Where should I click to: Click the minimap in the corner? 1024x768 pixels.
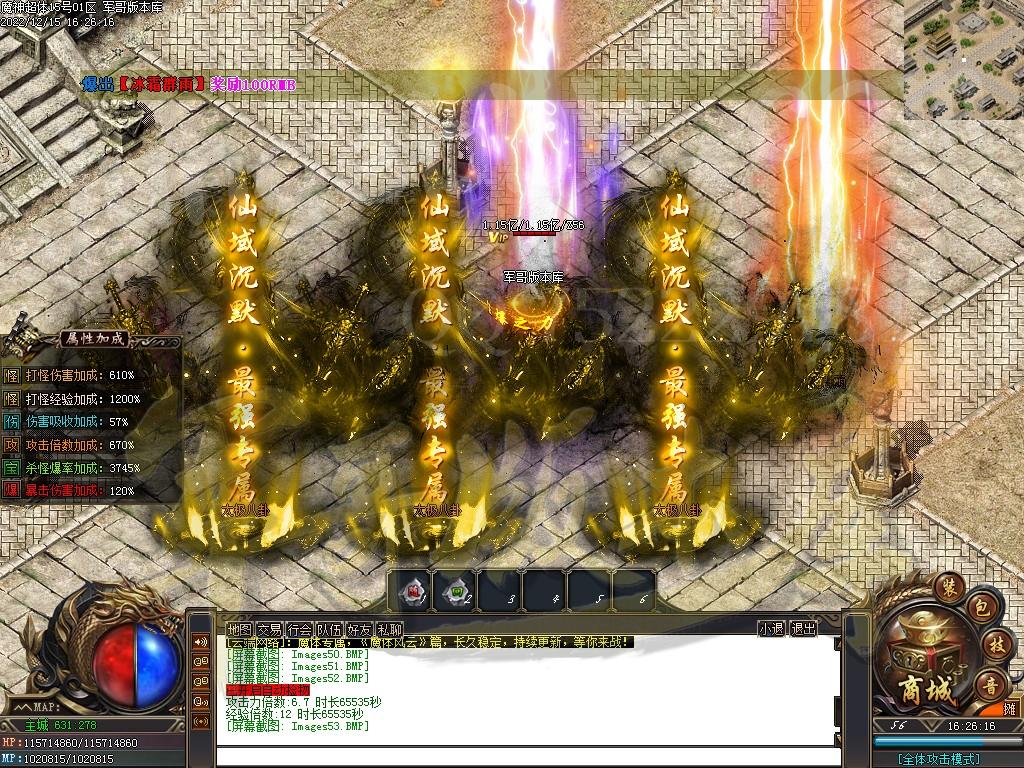pos(963,59)
